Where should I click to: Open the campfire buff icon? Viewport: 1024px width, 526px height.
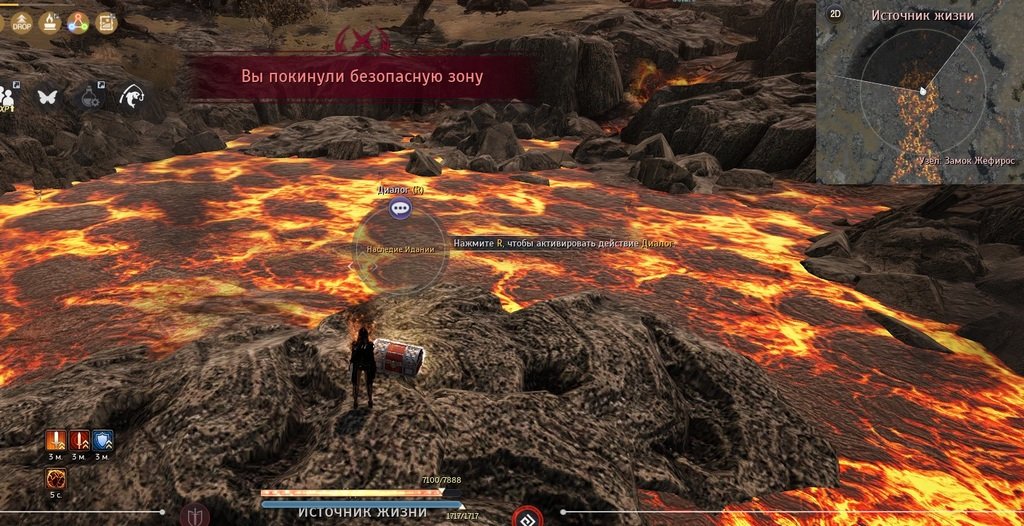(x=48, y=21)
